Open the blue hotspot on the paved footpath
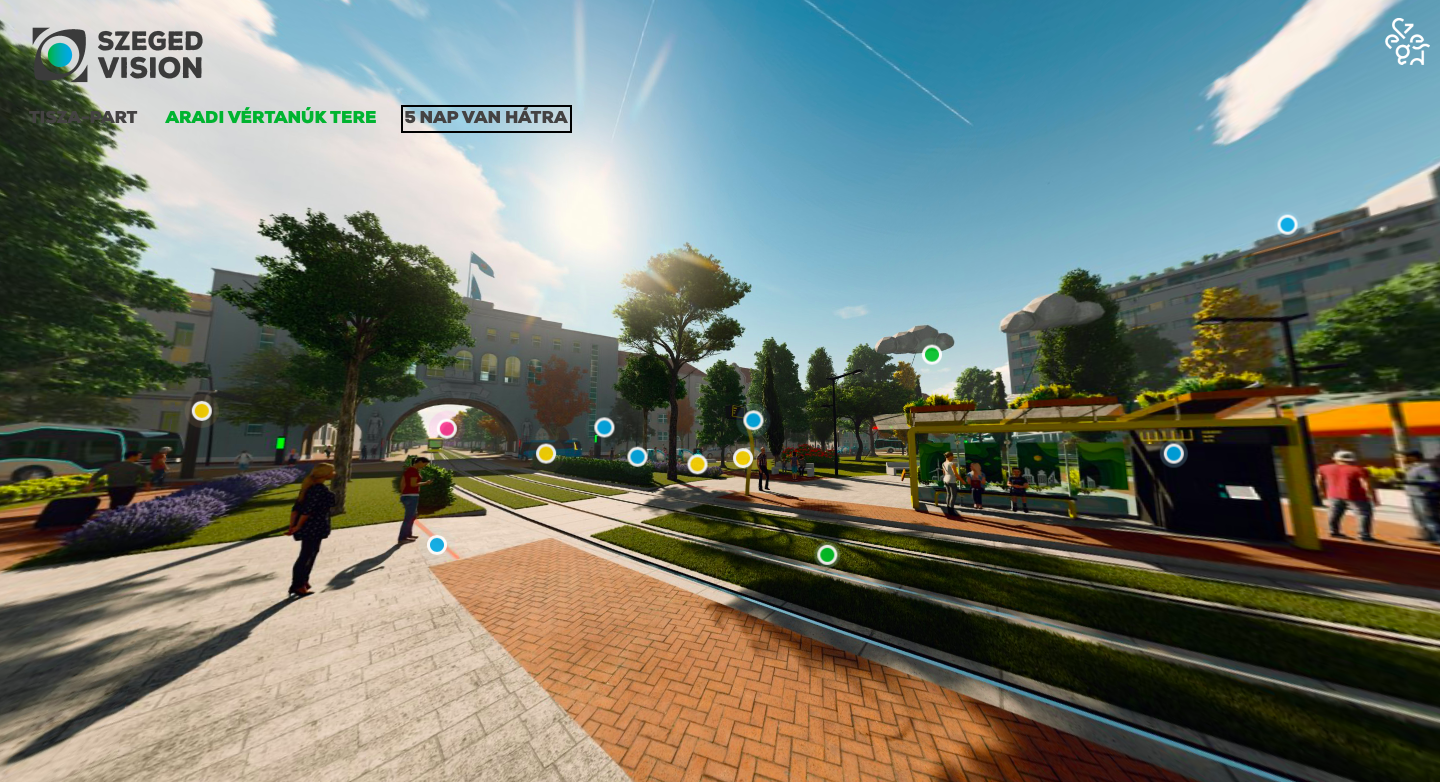This screenshot has height=782, width=1440. [437, 545]
